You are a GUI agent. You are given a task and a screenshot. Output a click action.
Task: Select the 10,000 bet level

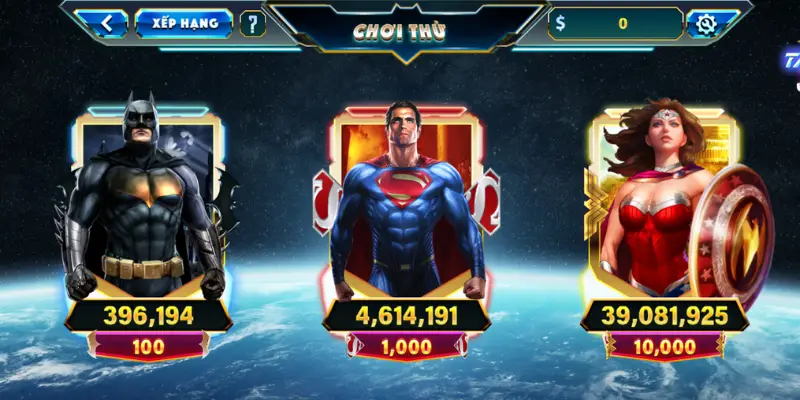(x=664, y=346)
